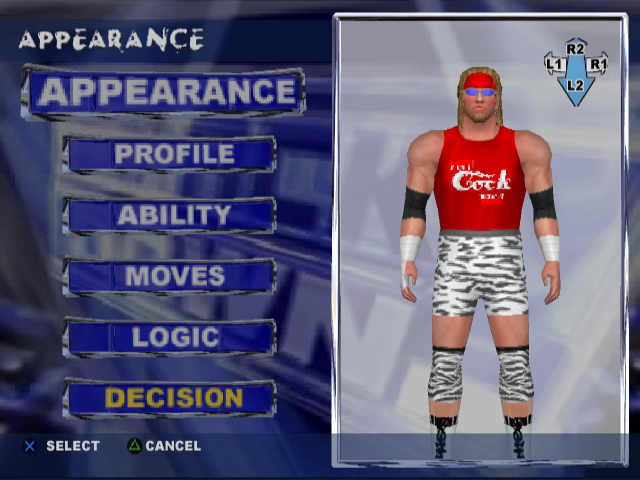
Task: Open the Moves menu
Action: (x=171, y=276)
